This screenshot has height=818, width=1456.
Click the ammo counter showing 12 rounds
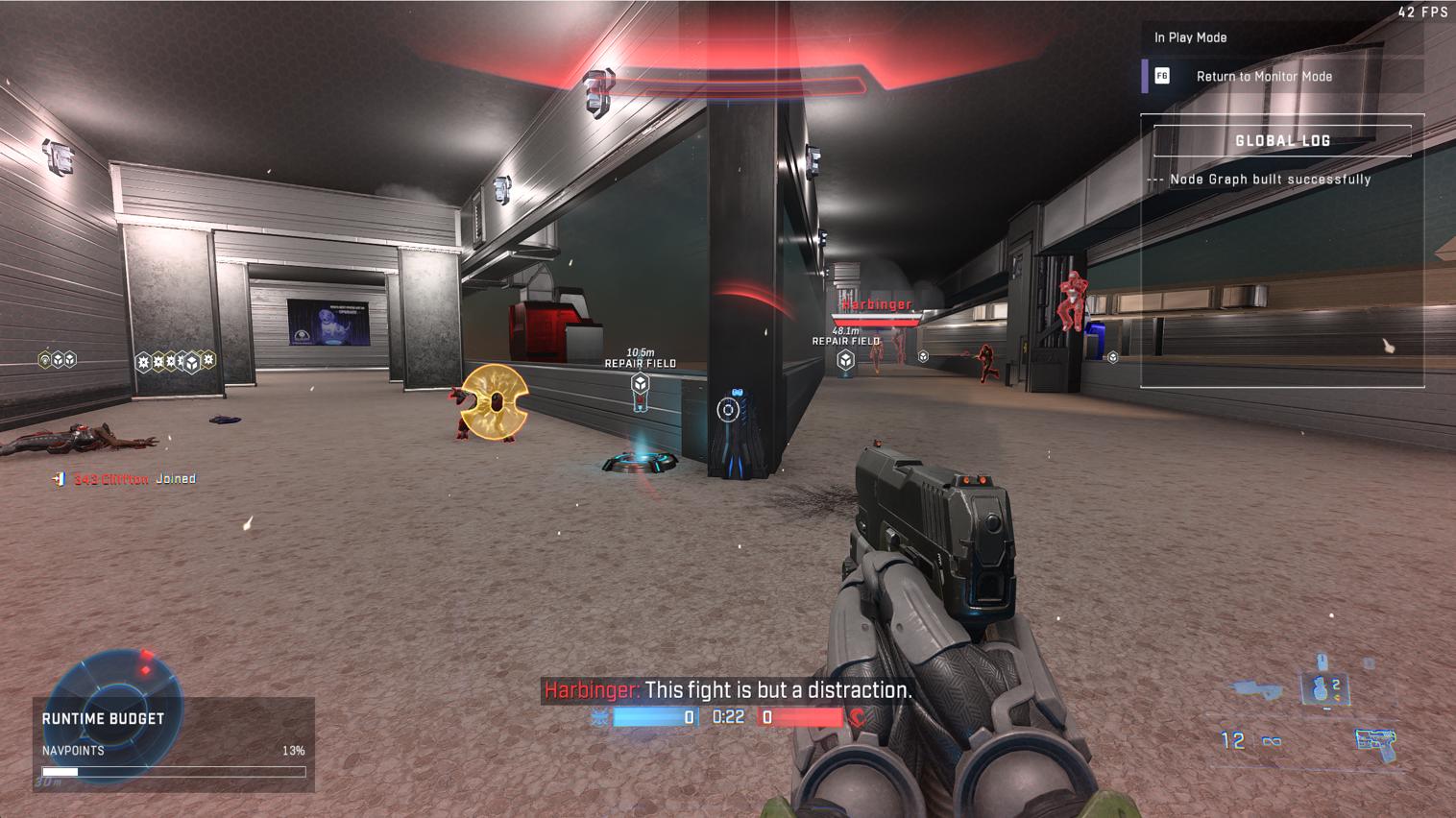1232,740
